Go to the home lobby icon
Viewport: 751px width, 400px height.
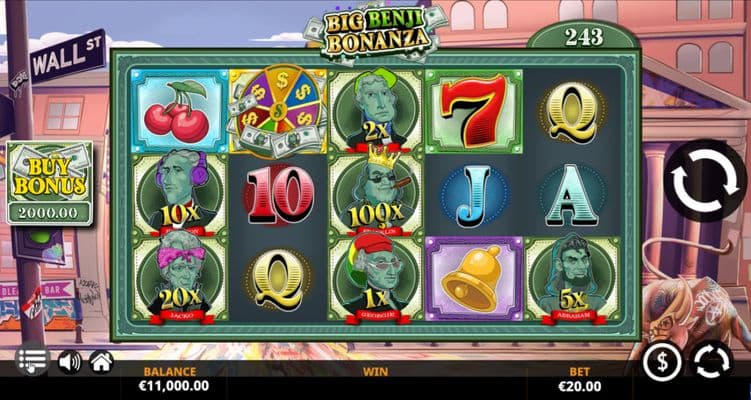click(101, 361)
